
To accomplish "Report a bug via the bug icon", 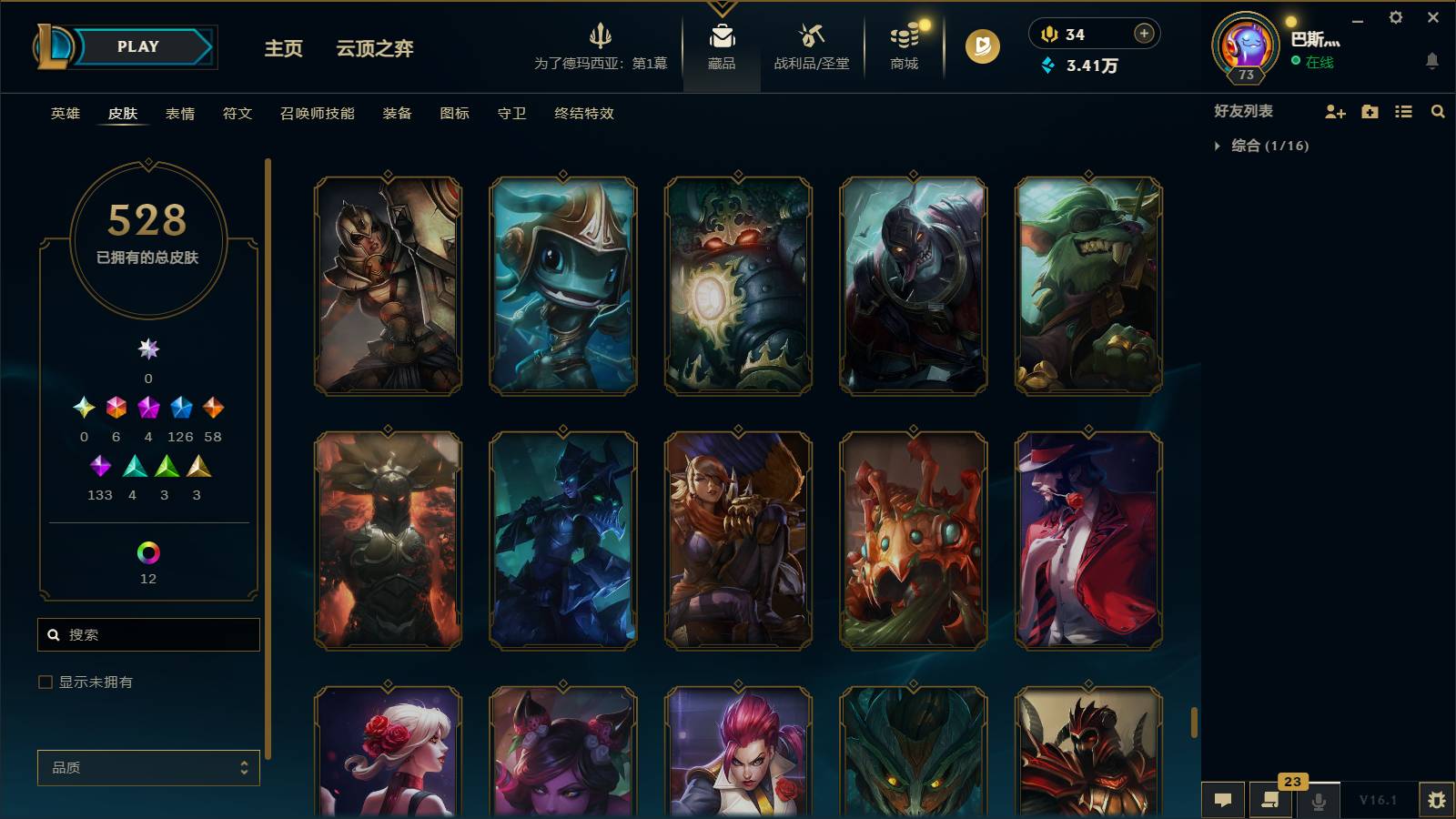I will 1439,799.
